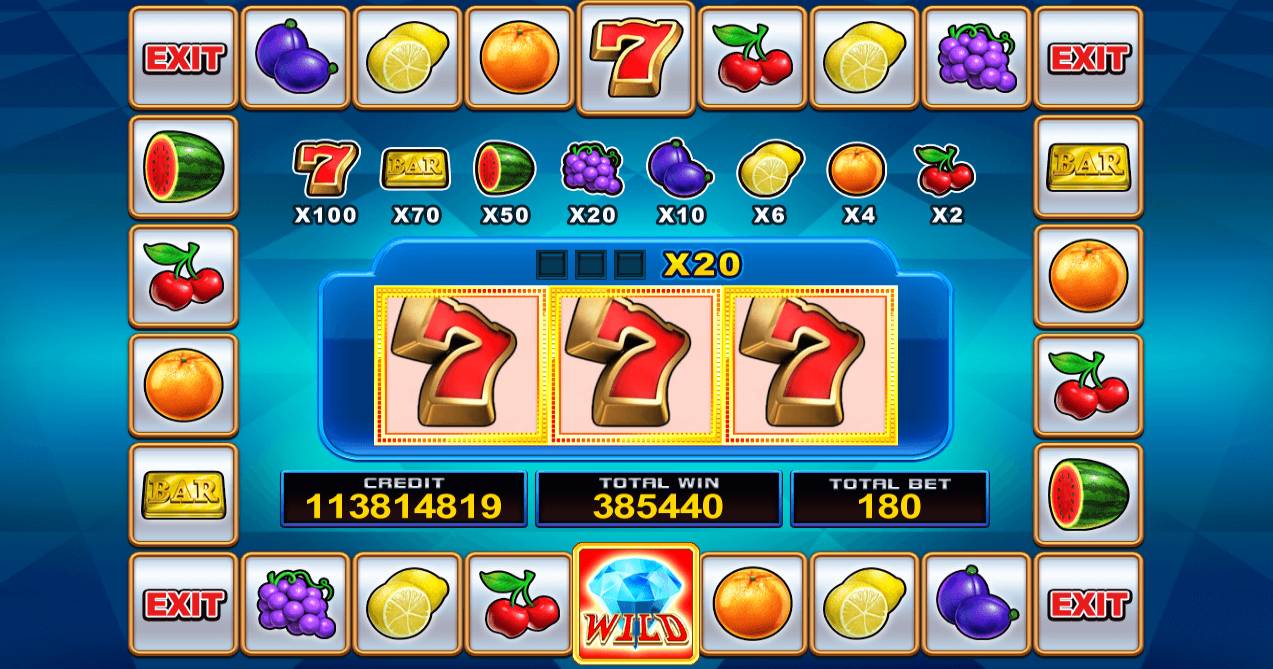Select the X70 BAR paytable symbol

tap(415, 168)
